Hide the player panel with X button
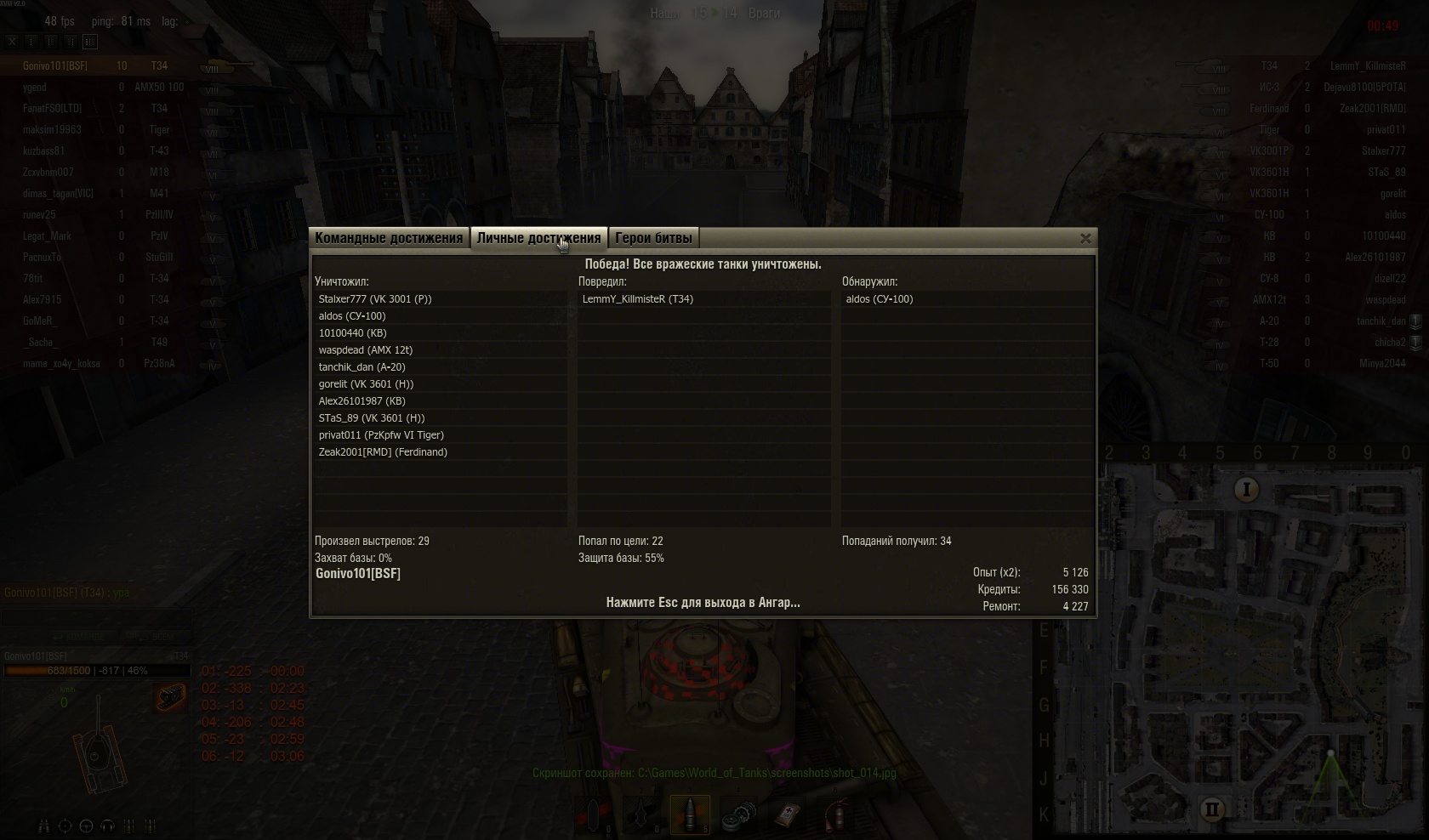This screenshot has height=840, width=1429. pos(12,41)
